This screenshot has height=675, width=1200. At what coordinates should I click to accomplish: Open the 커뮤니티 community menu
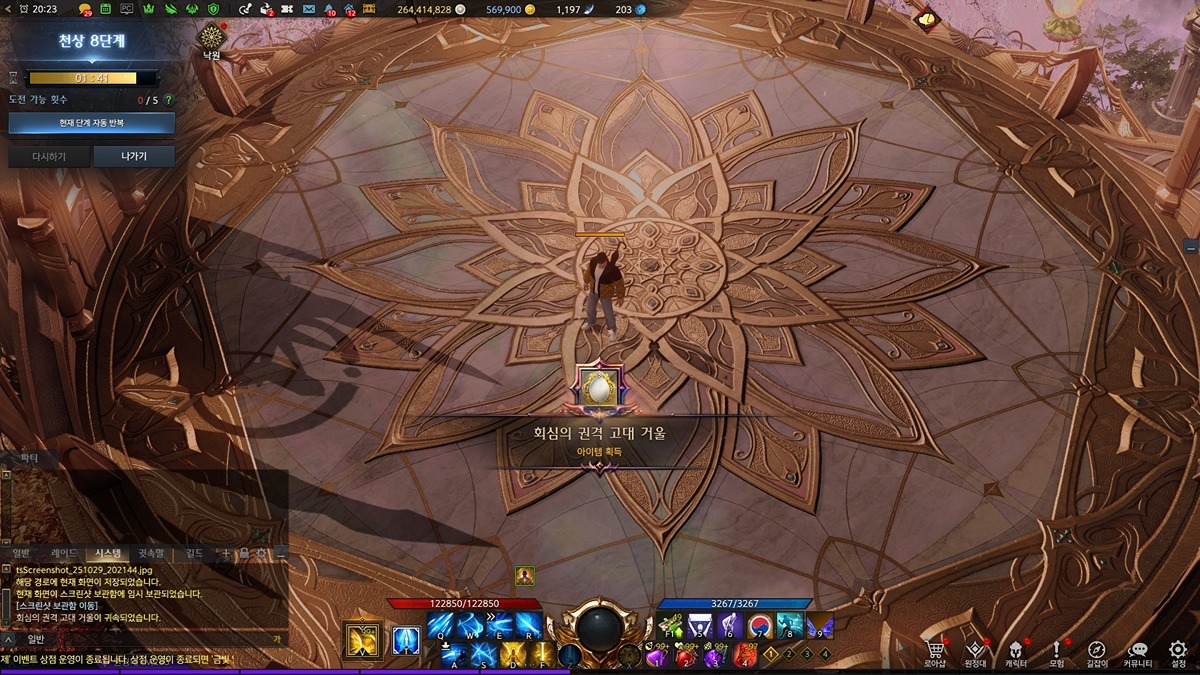click(x=1137, y=653)
